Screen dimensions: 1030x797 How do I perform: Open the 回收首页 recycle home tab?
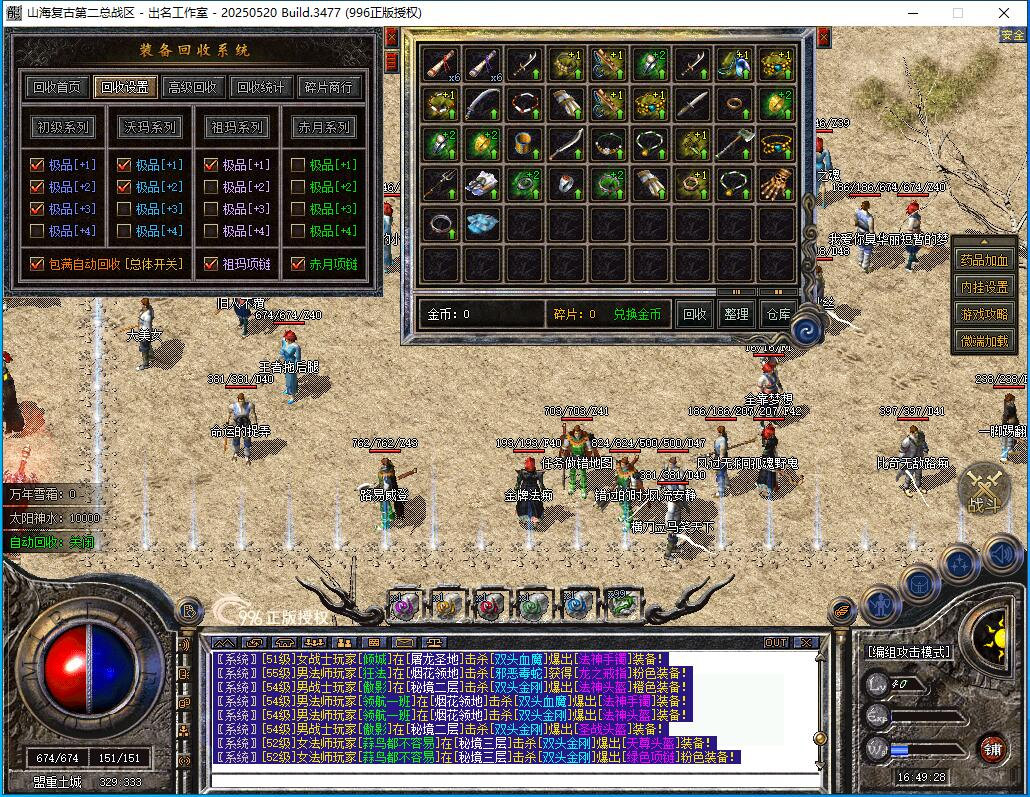pos(56,87)
